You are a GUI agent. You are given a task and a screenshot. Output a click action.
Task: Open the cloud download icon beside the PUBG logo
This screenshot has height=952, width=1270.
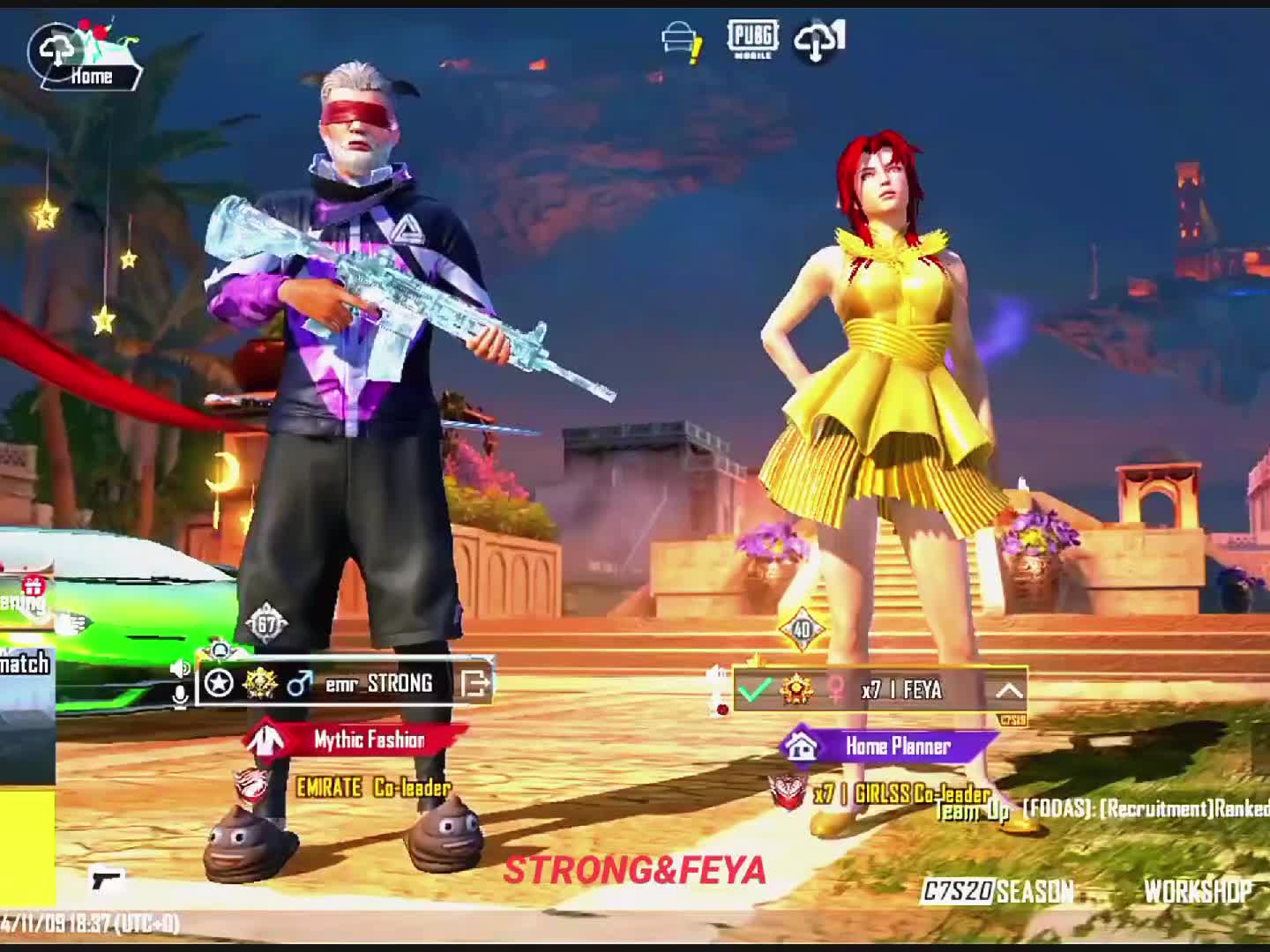pyautogui.click(x=818, y=41)
